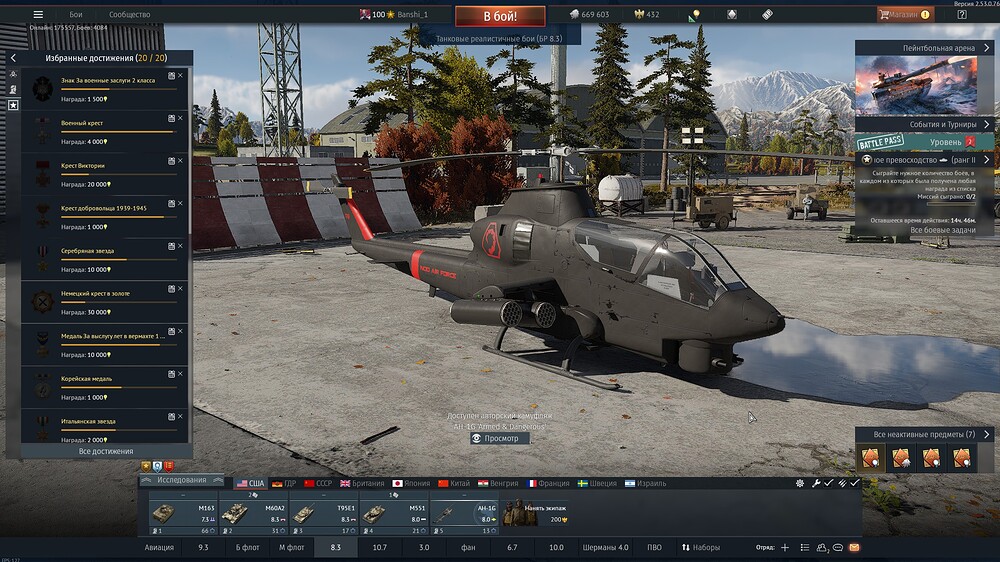The height and width of the screenshot is (562, 1000).
Task: Open the Сообщество menu
Action: (129, 15)
